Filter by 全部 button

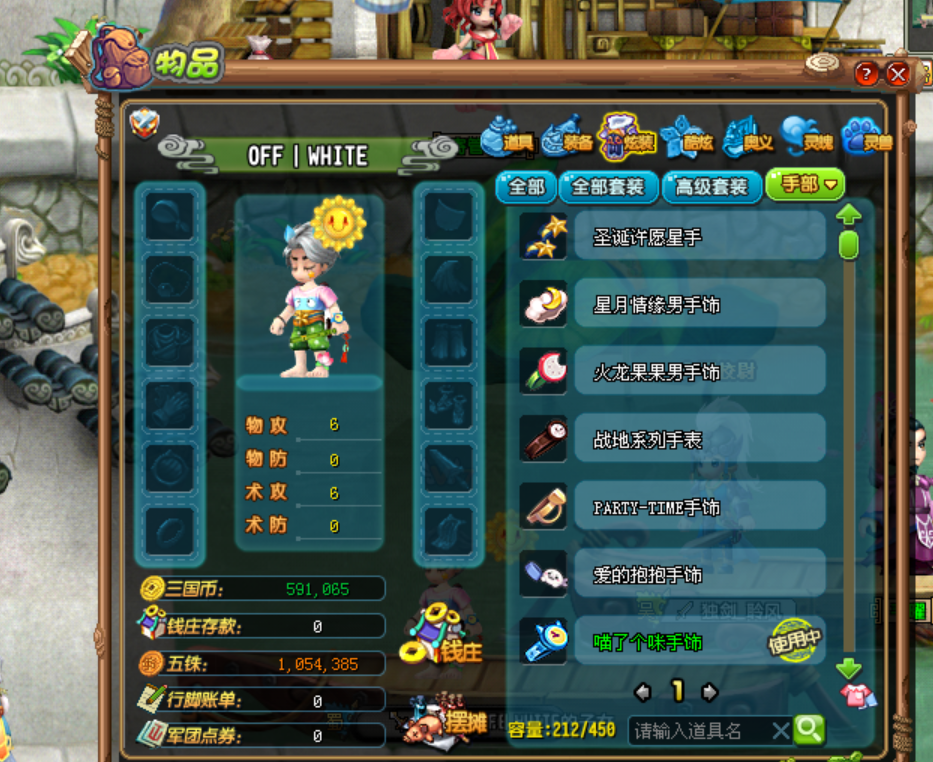click(x=526, y=186)
